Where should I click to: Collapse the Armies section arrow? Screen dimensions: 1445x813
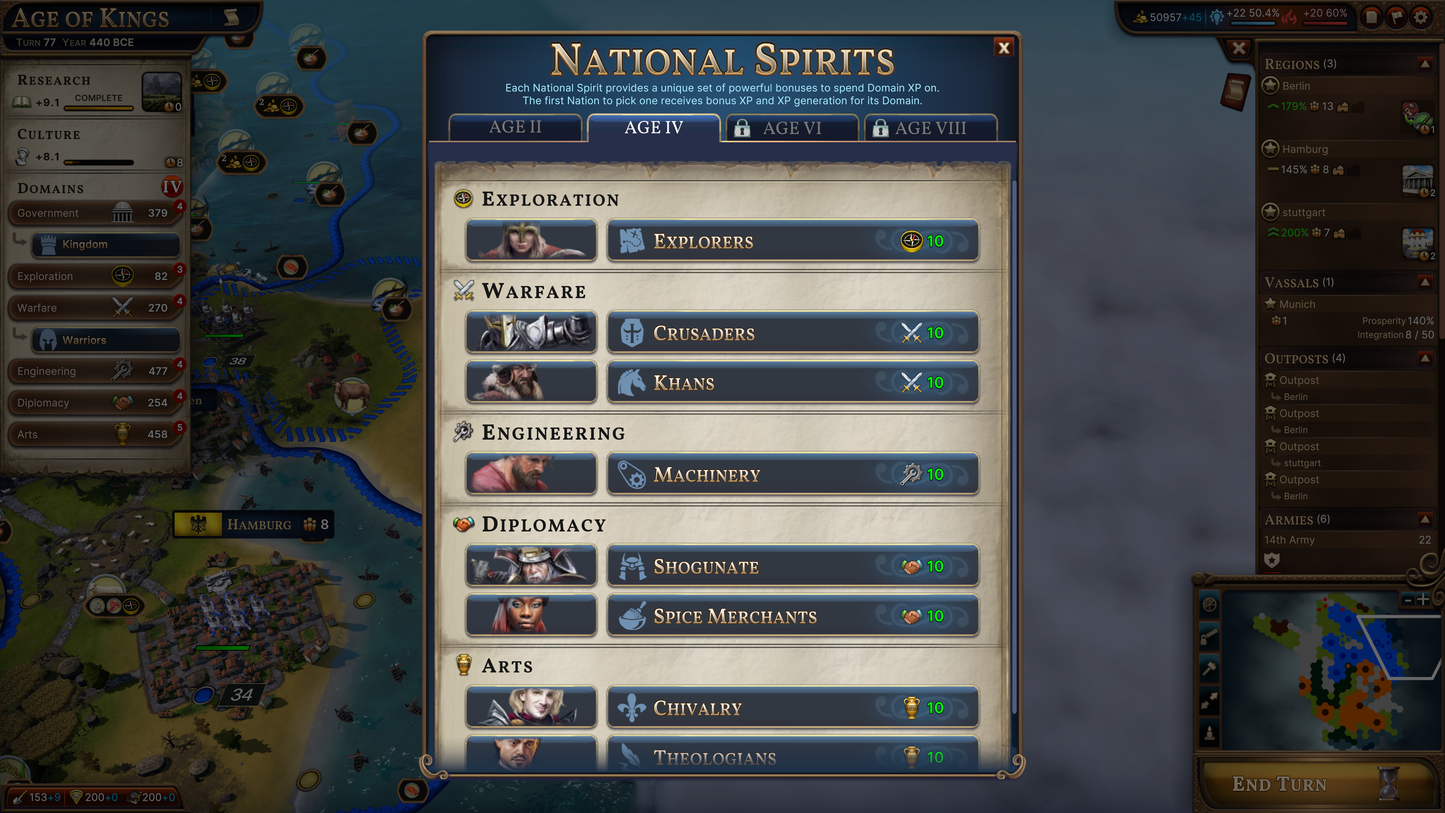[1427, 519]
